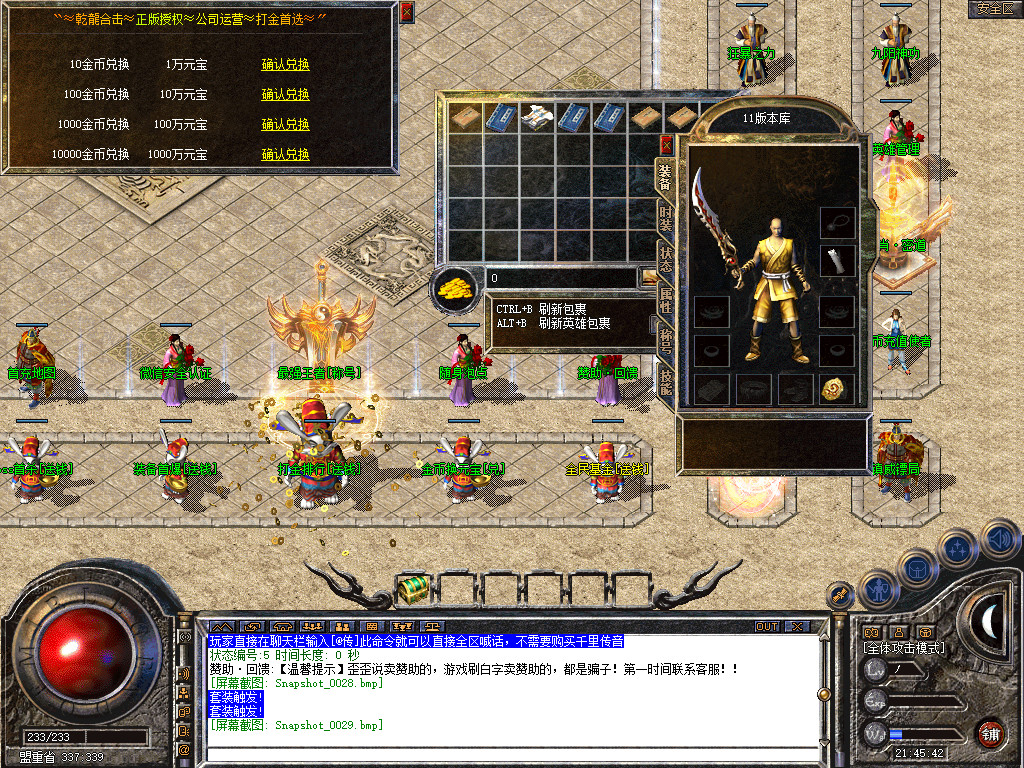Toggle the sound speaker button
Viewport: 1024px width, 768px height.
999,540
